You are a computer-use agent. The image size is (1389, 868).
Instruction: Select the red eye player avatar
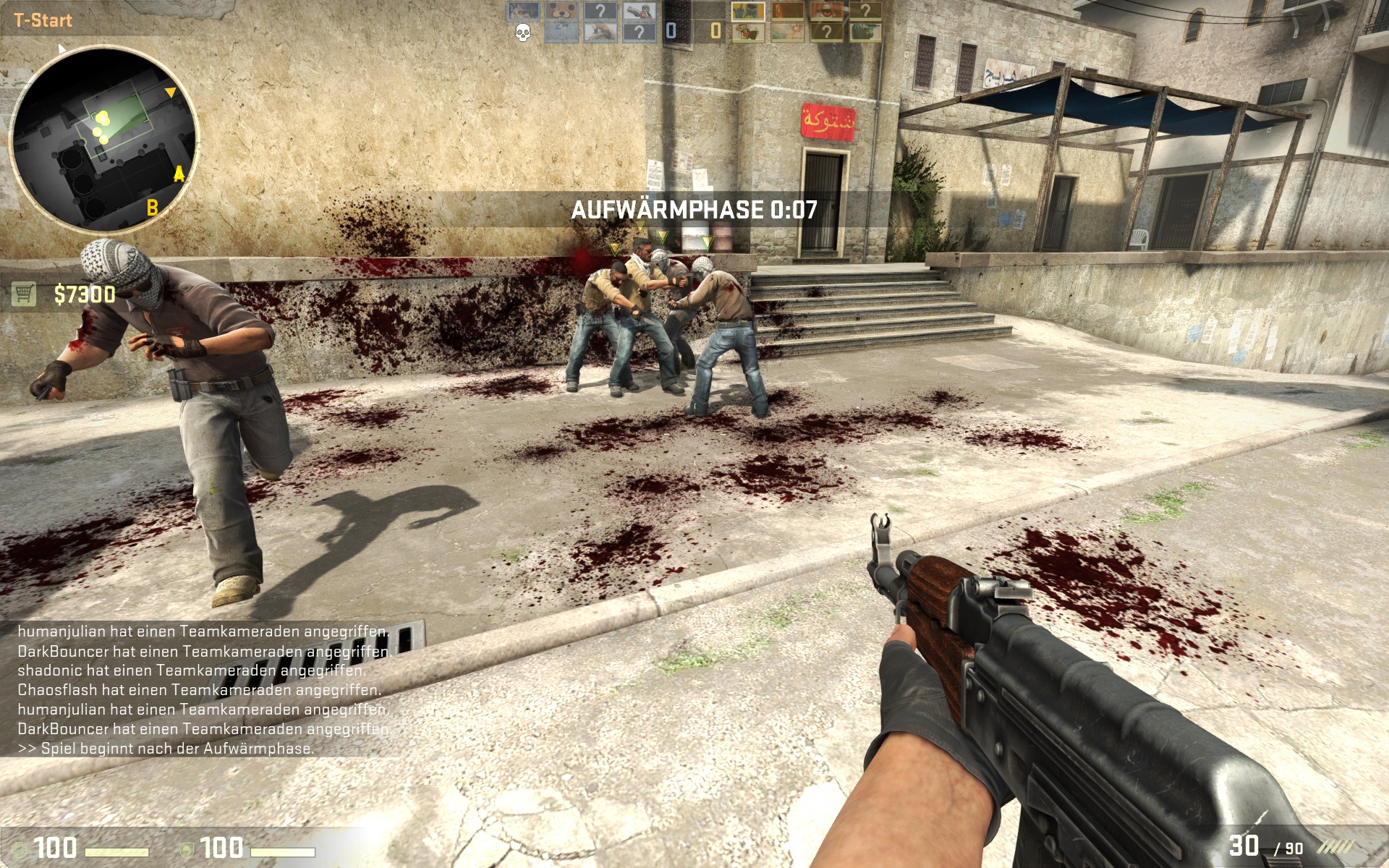click(x=826, y=12)
